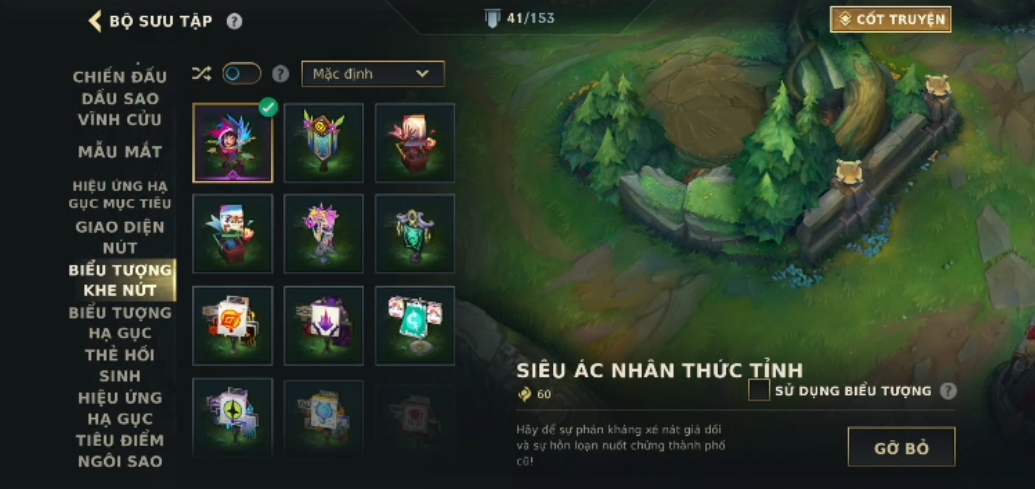This screenshot has height=489, width=1035.
Task: Go back from Bộ Sưu Tập
Action: (96, 21)
